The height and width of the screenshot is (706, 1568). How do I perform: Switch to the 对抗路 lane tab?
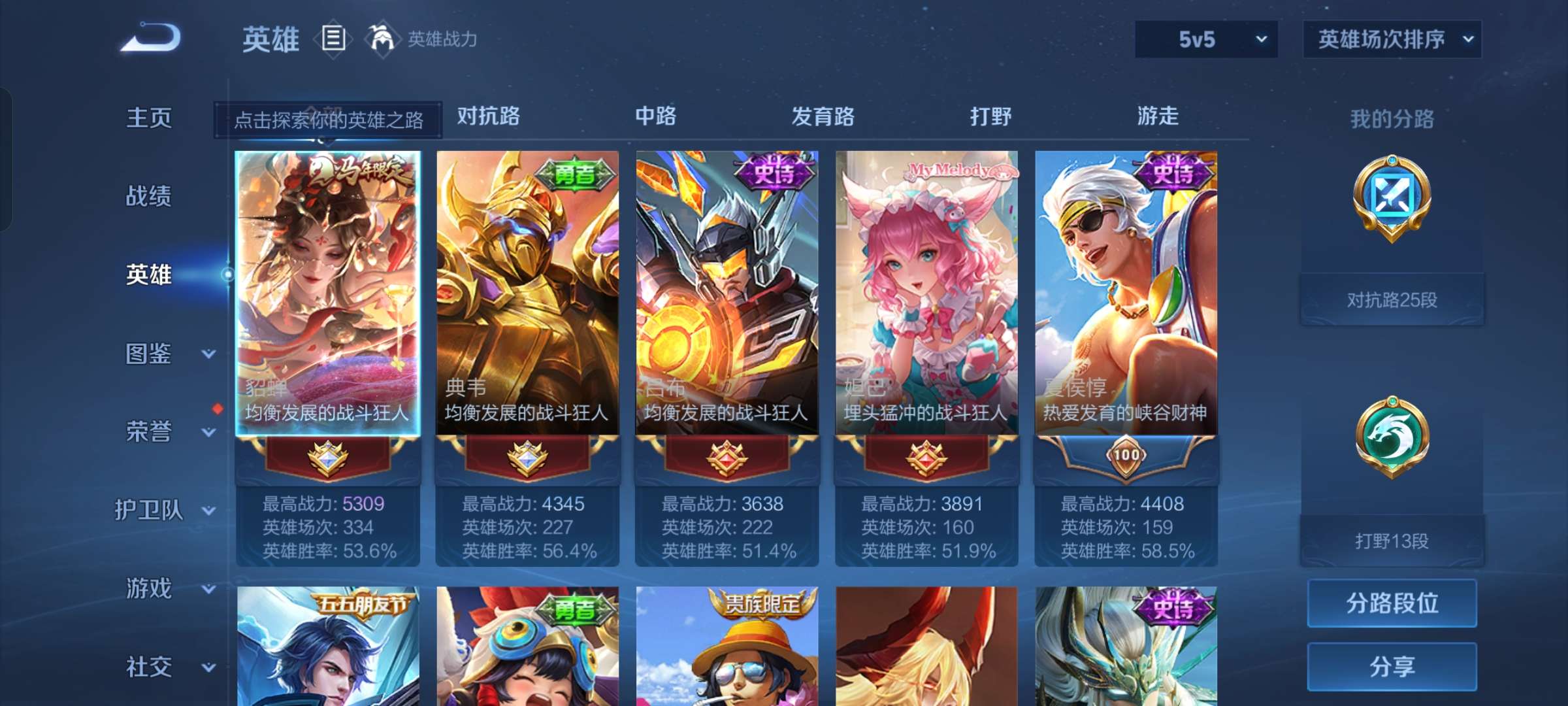(x=489, y=116)
